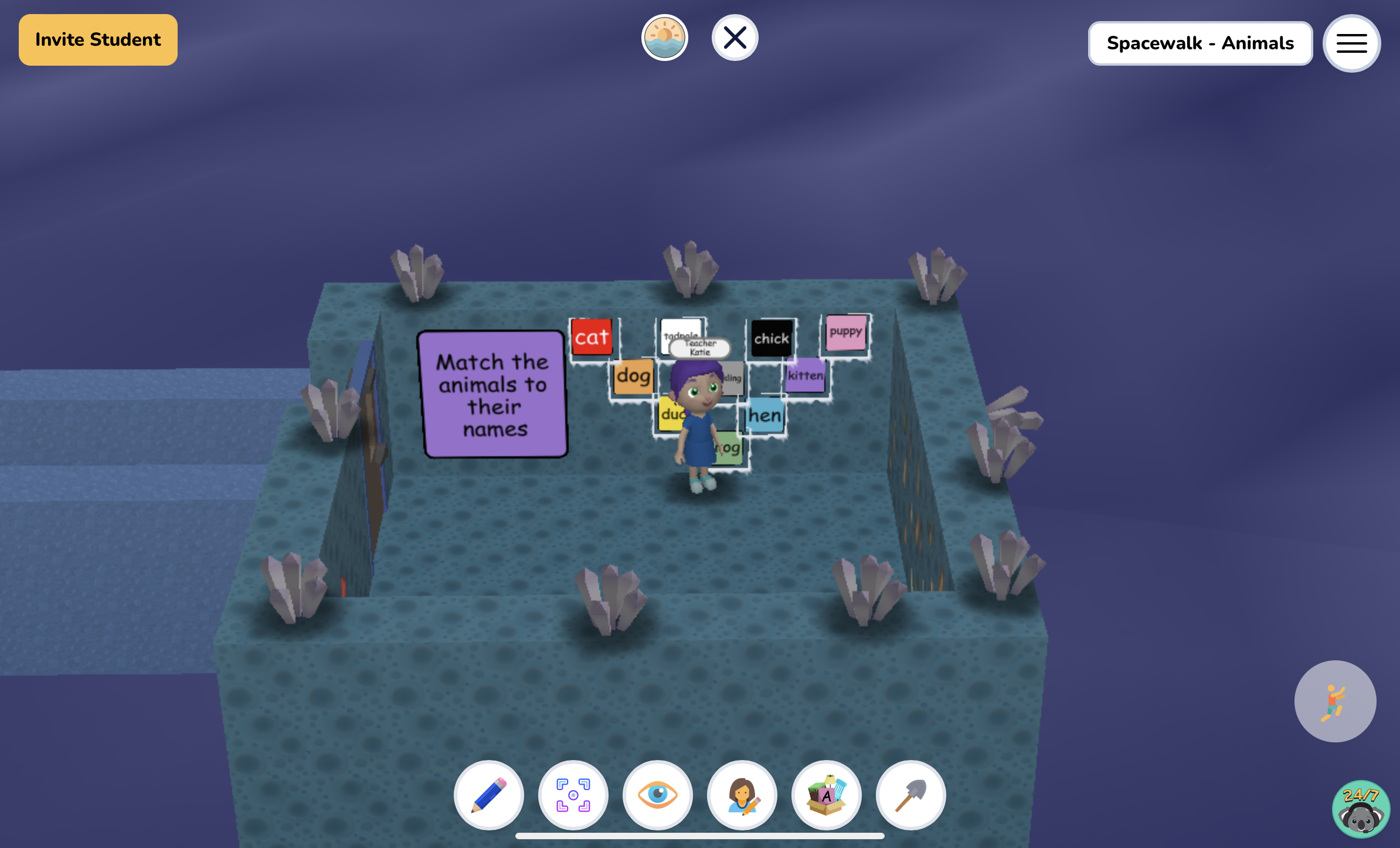Open the build items box
This screenshot has height=848, width=1400.
point(827,795)
